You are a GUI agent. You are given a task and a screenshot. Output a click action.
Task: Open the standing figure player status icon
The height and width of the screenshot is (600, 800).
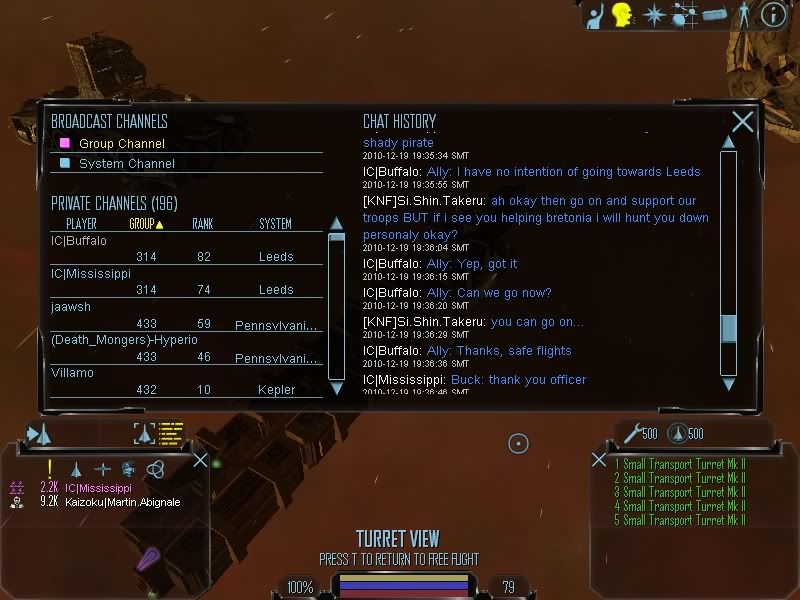coord(743,15)
